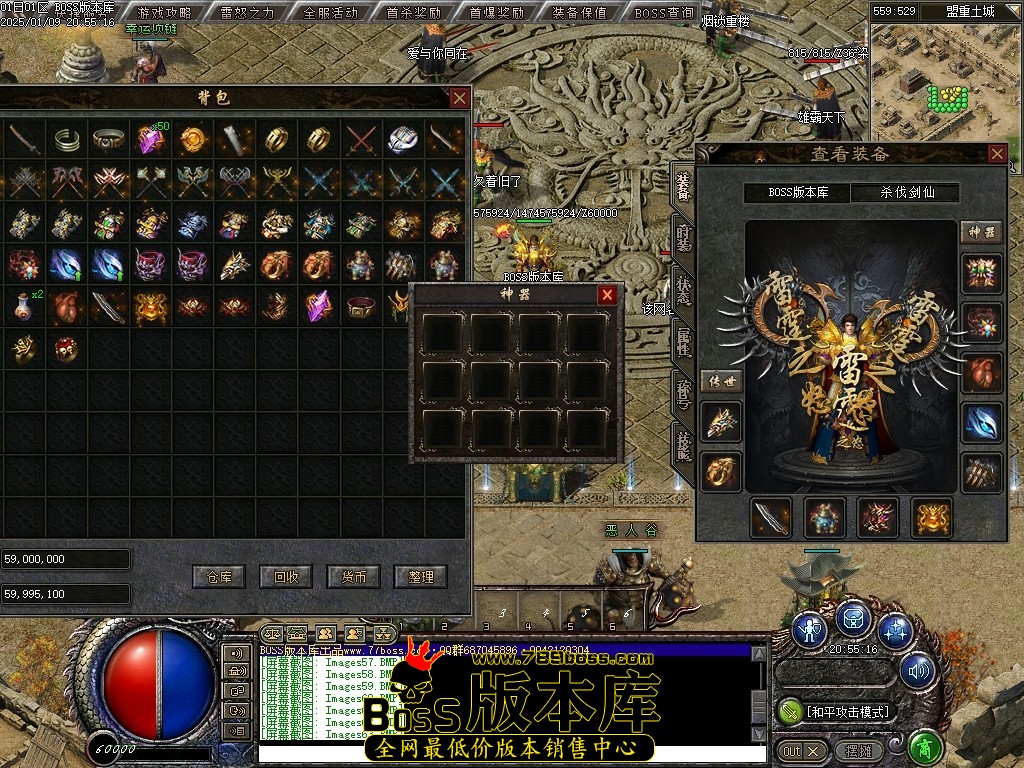
Task: Select the potion bottle with x2 count
Action: [25, 306]
